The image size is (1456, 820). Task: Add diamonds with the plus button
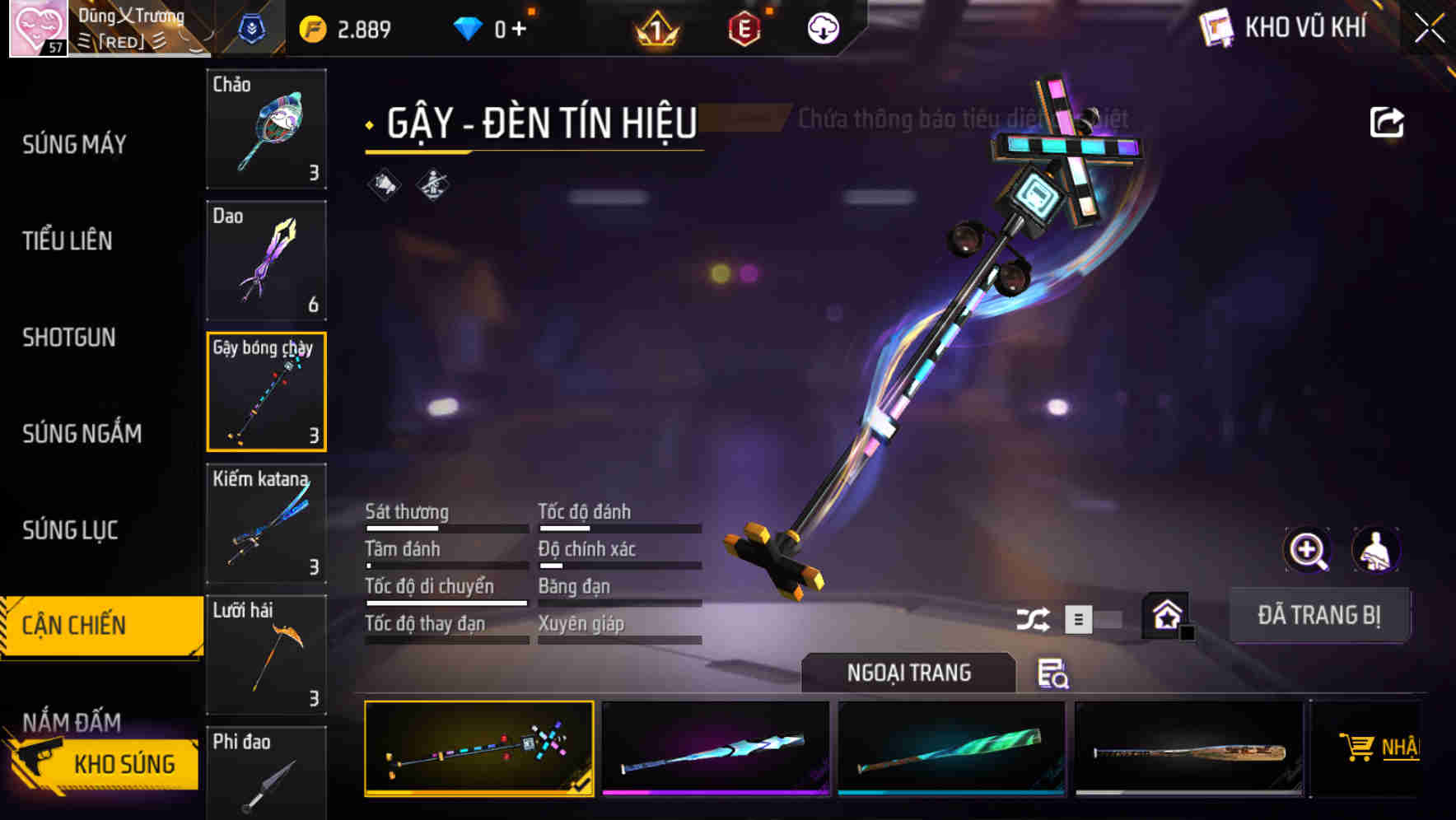pos(519,30)
